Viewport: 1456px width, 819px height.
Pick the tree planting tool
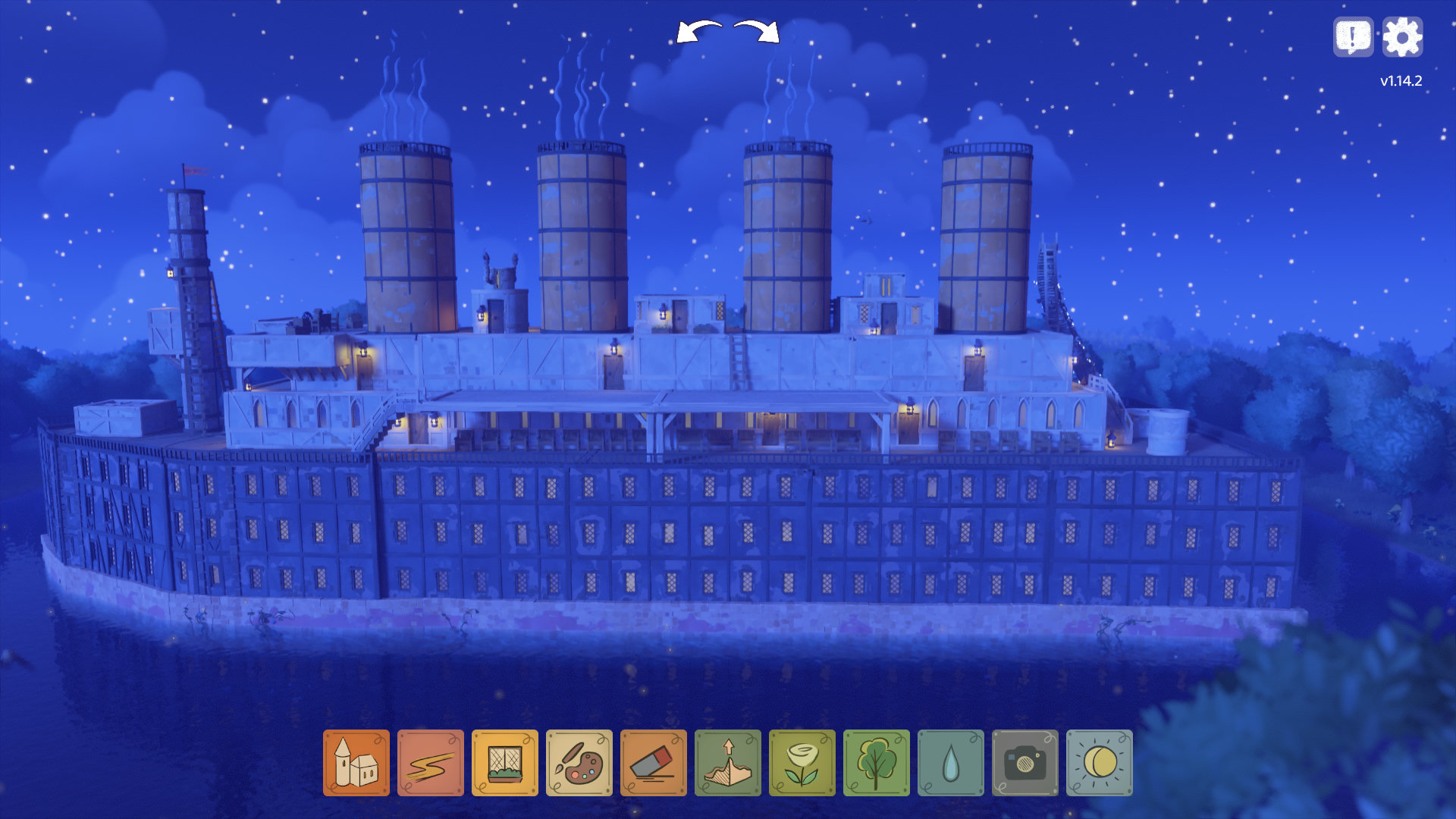pyautogui.click(x=876, y=763)
